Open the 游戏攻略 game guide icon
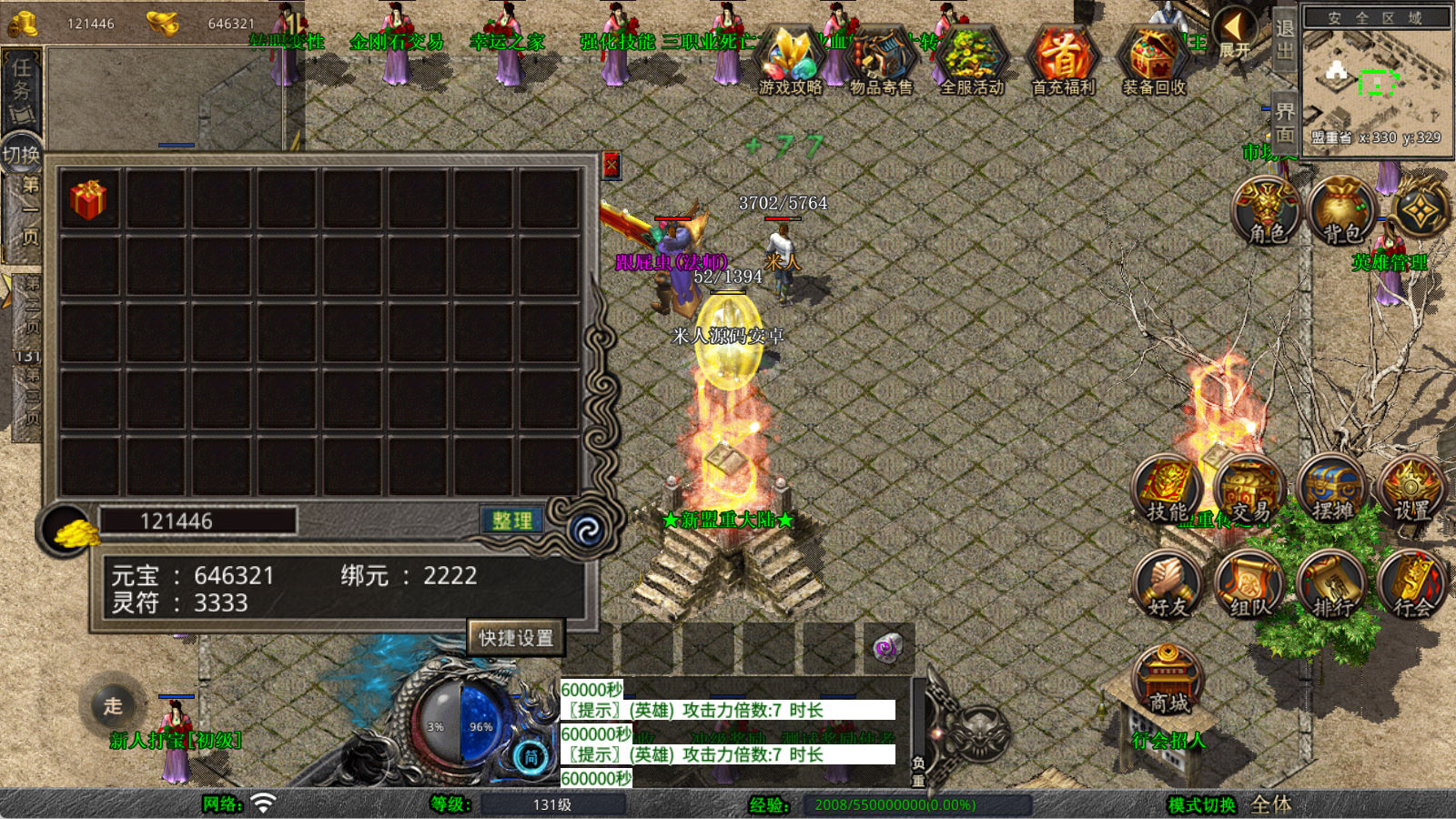The height and width of the screenshot is (819, 1456). tap(790, 61)
